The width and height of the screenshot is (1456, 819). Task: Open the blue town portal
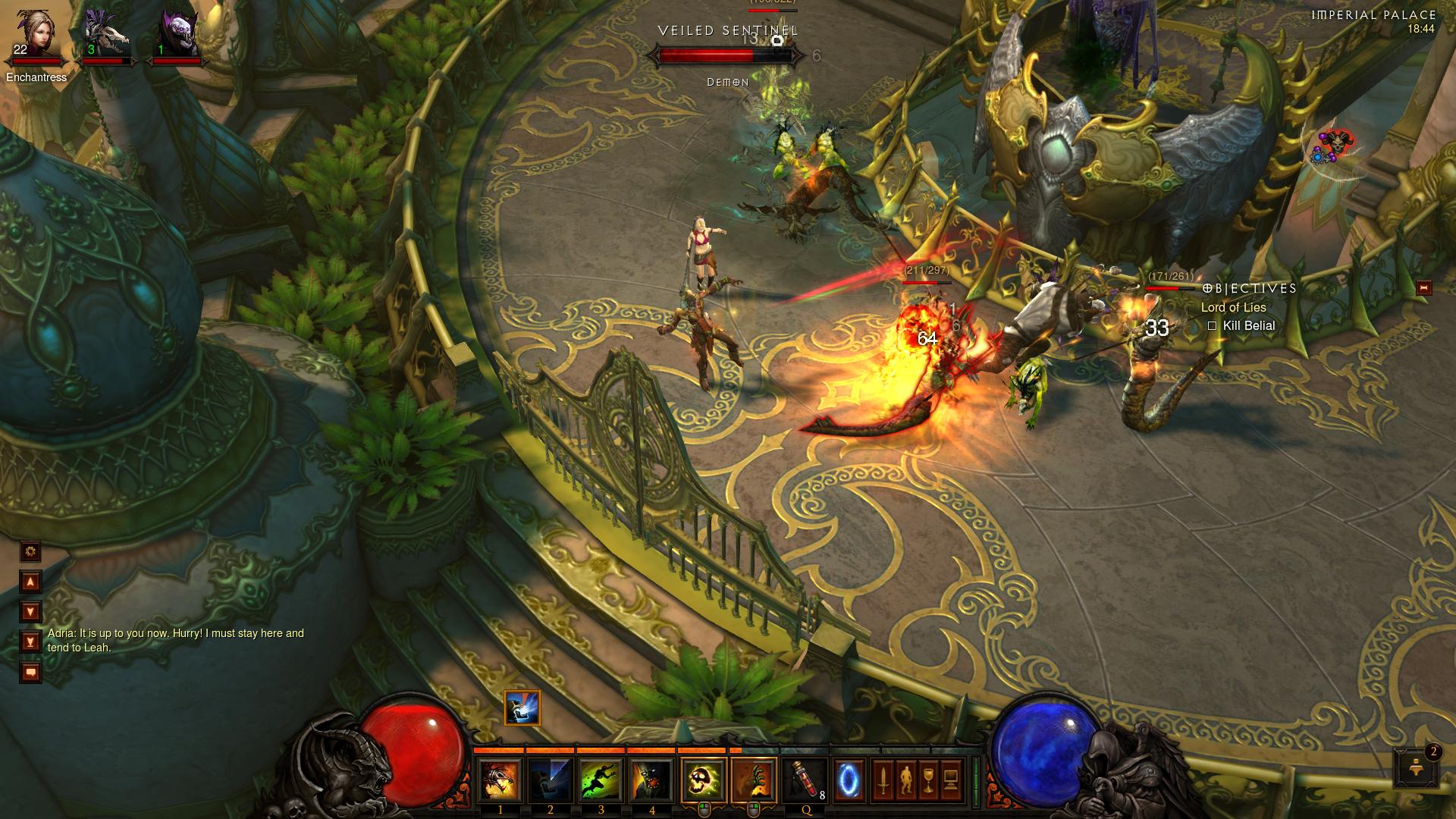(x=849, y=780)
